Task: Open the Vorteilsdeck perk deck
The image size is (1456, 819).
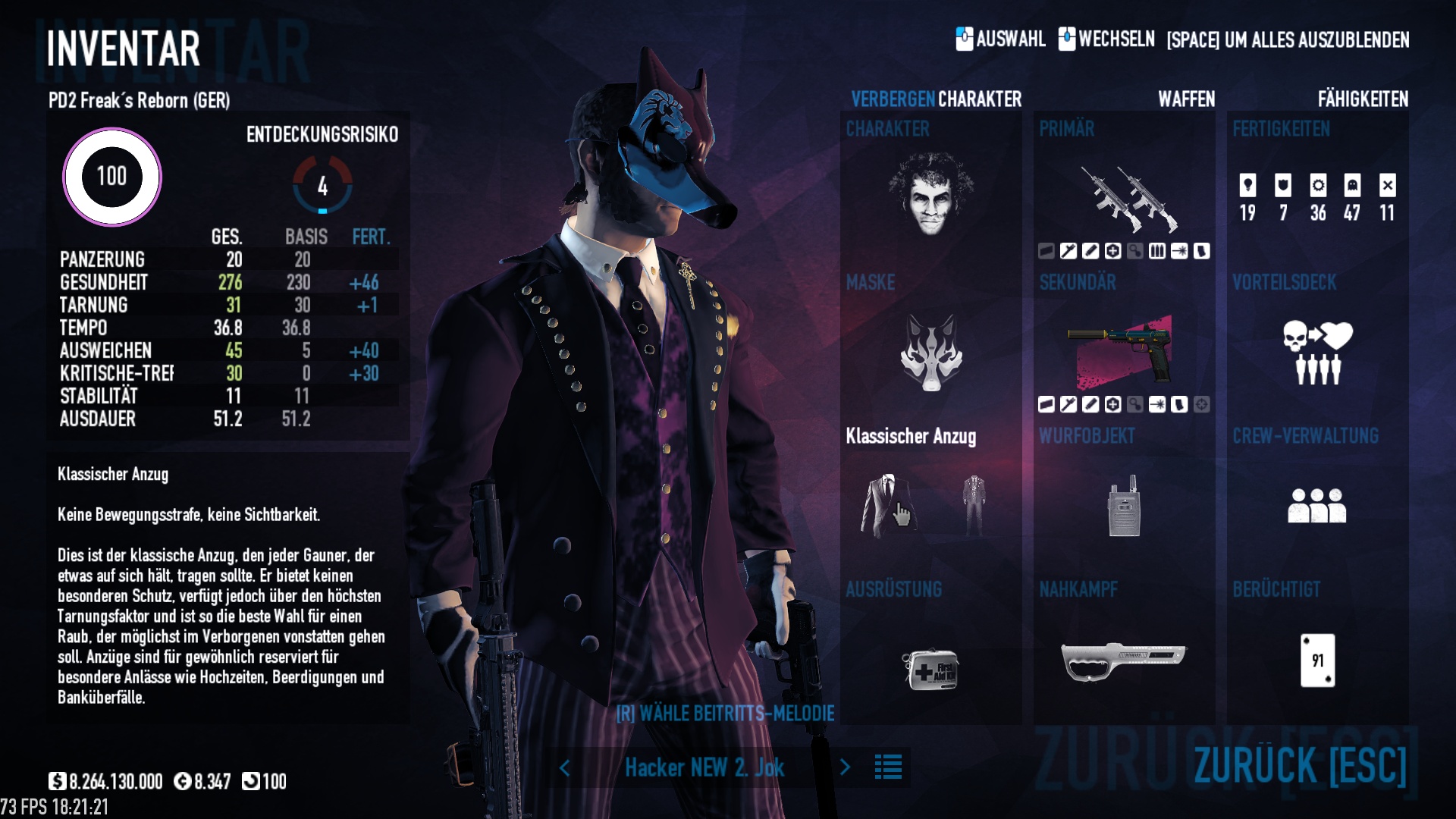Action: click(x=1317, y=352)
